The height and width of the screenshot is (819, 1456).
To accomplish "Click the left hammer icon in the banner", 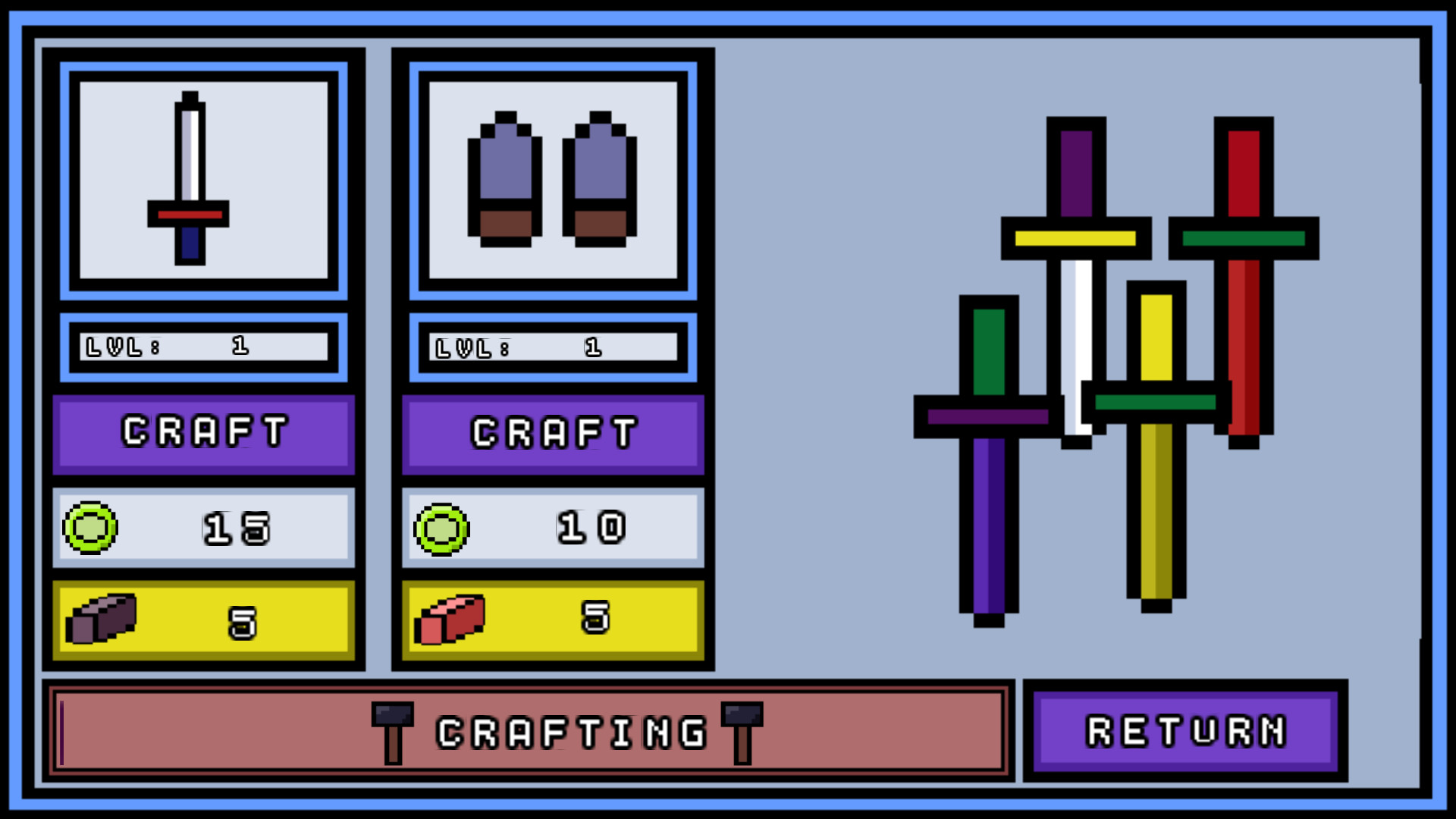I will pyautogui.click(x=391, y=730).
